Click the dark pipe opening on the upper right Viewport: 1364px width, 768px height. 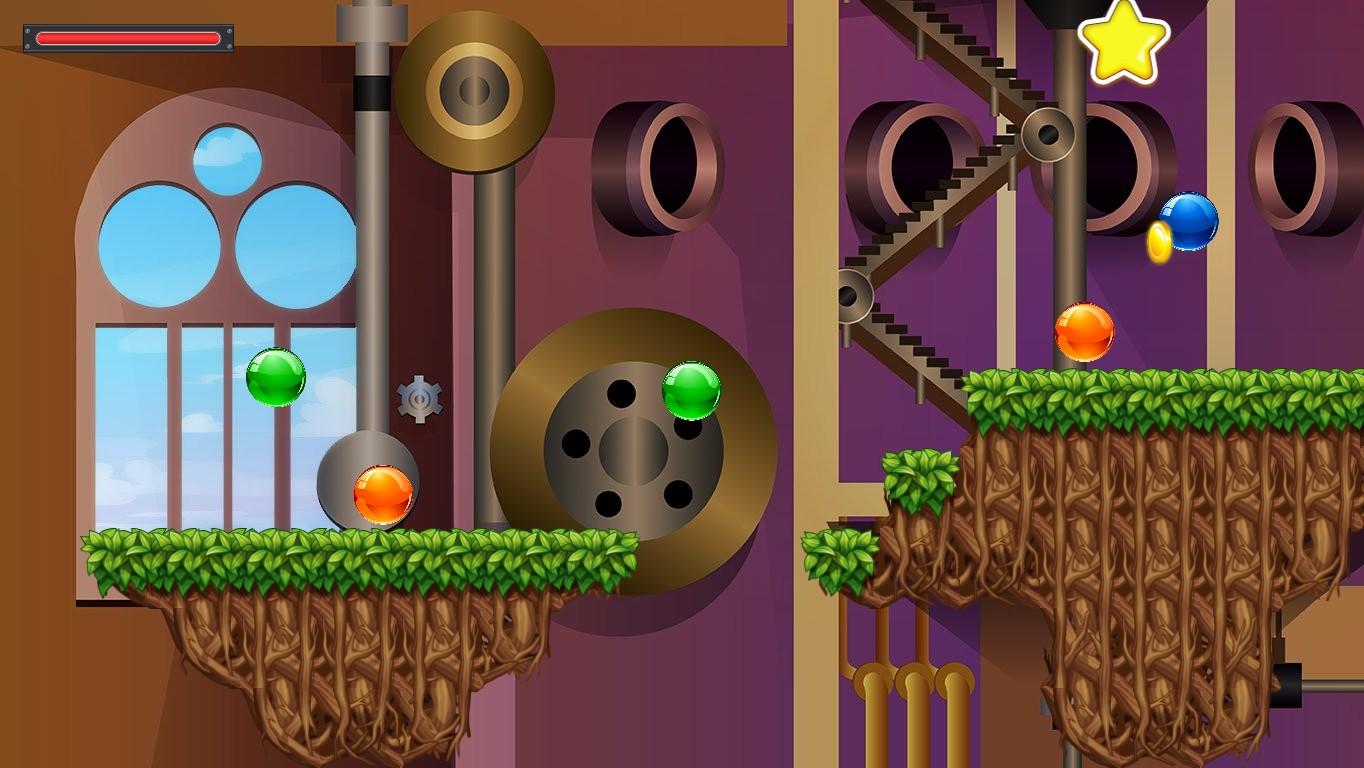click(1110, 160)
